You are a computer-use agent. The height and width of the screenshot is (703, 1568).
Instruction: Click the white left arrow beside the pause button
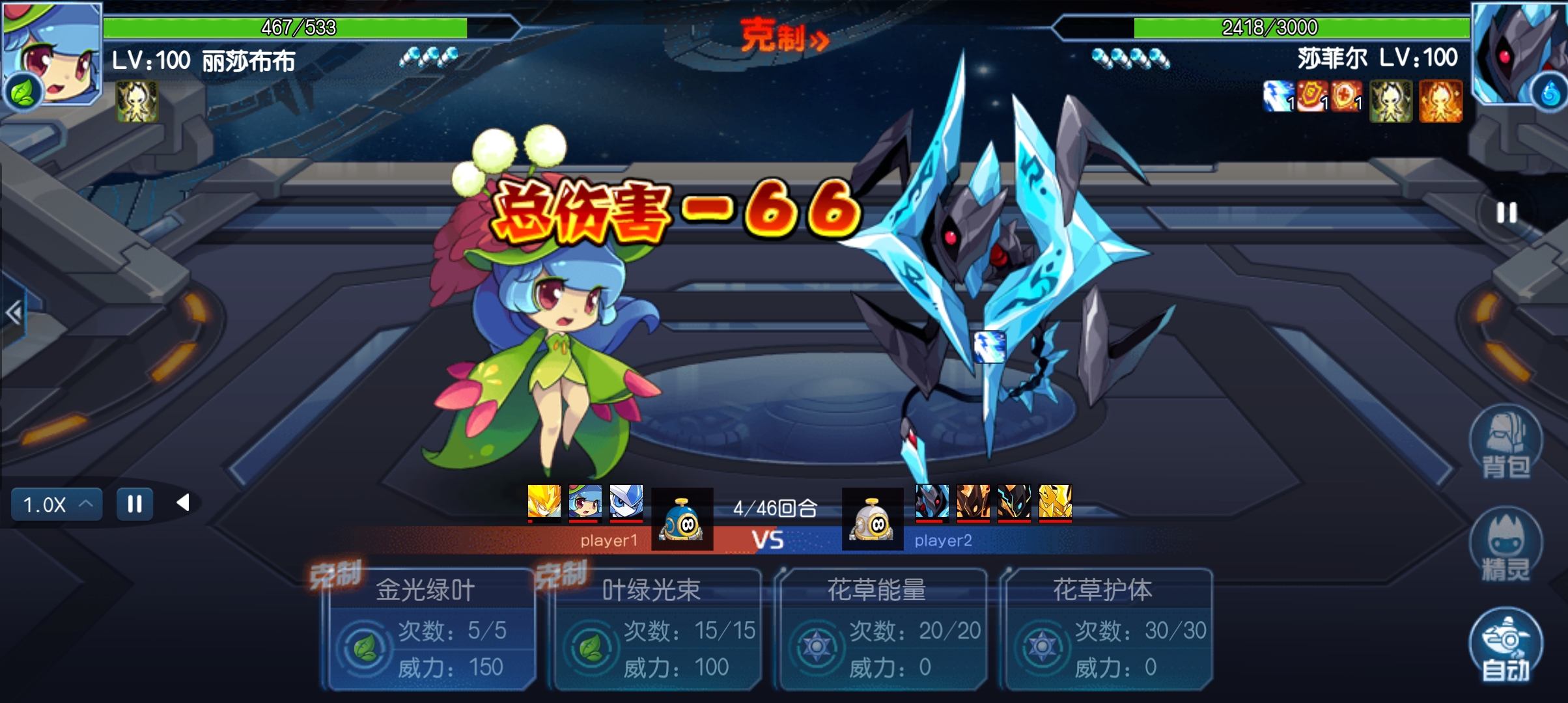pyautogui.click(x=183, y=503)
